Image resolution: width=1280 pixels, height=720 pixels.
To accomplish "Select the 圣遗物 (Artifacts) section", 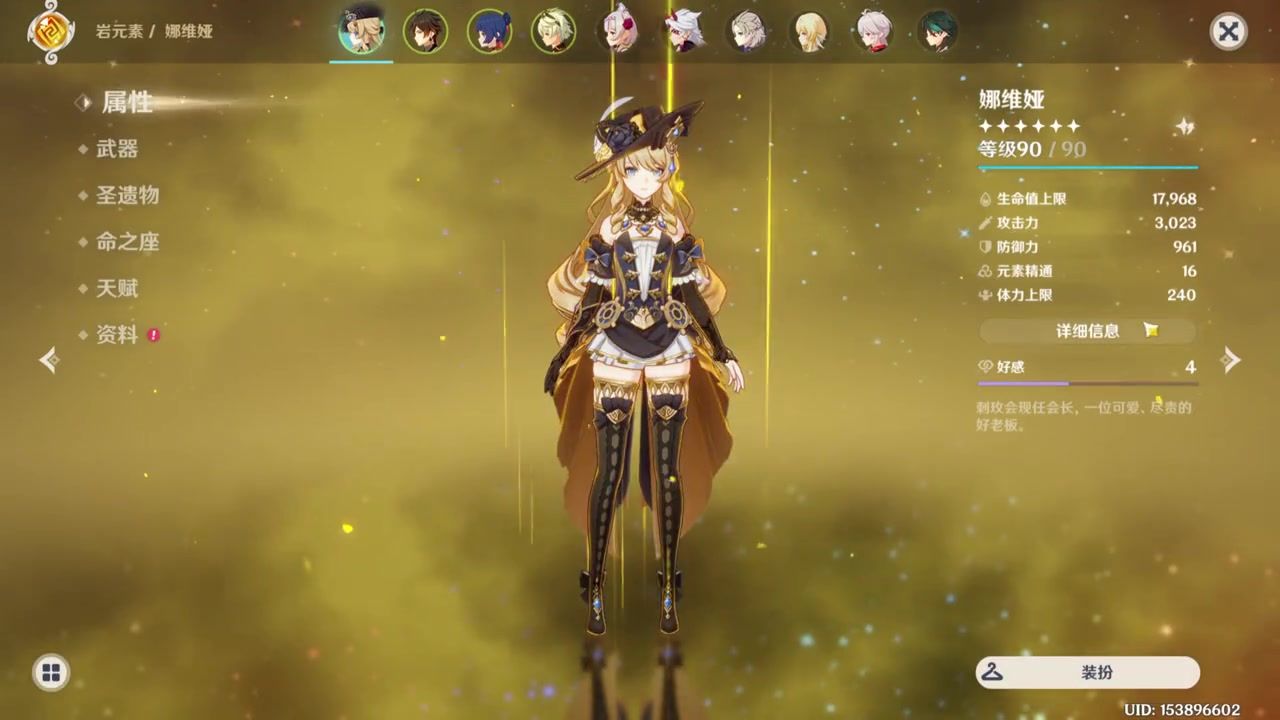I will pyautogui.click(x=127, y=195).
